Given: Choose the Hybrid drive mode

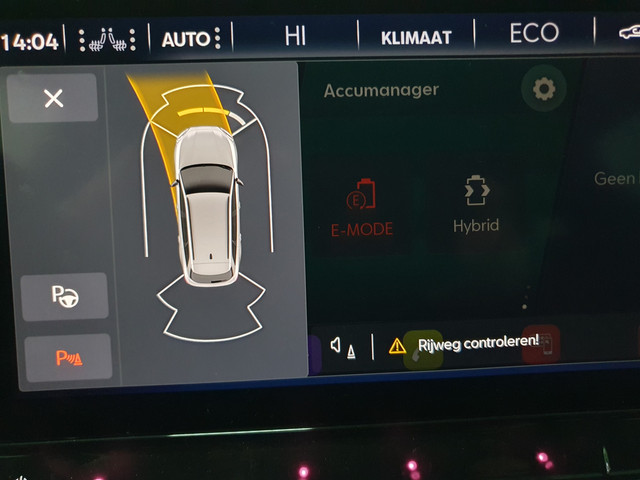Looking at the screenshot, I should [475, 205].
